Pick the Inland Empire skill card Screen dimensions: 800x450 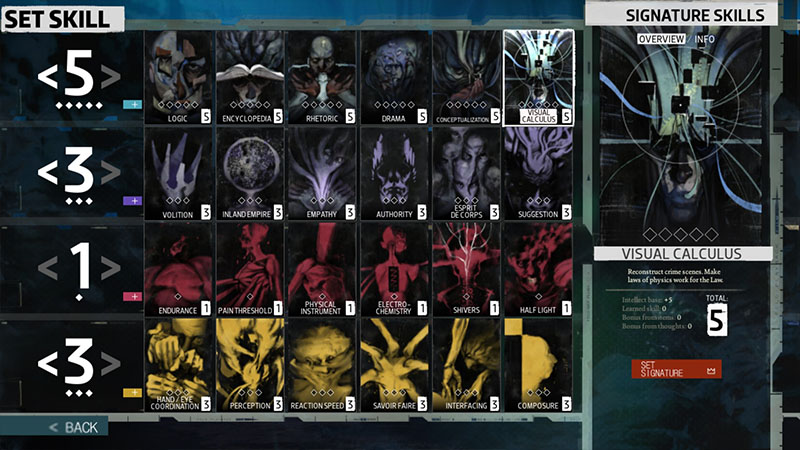coord(250,172)
